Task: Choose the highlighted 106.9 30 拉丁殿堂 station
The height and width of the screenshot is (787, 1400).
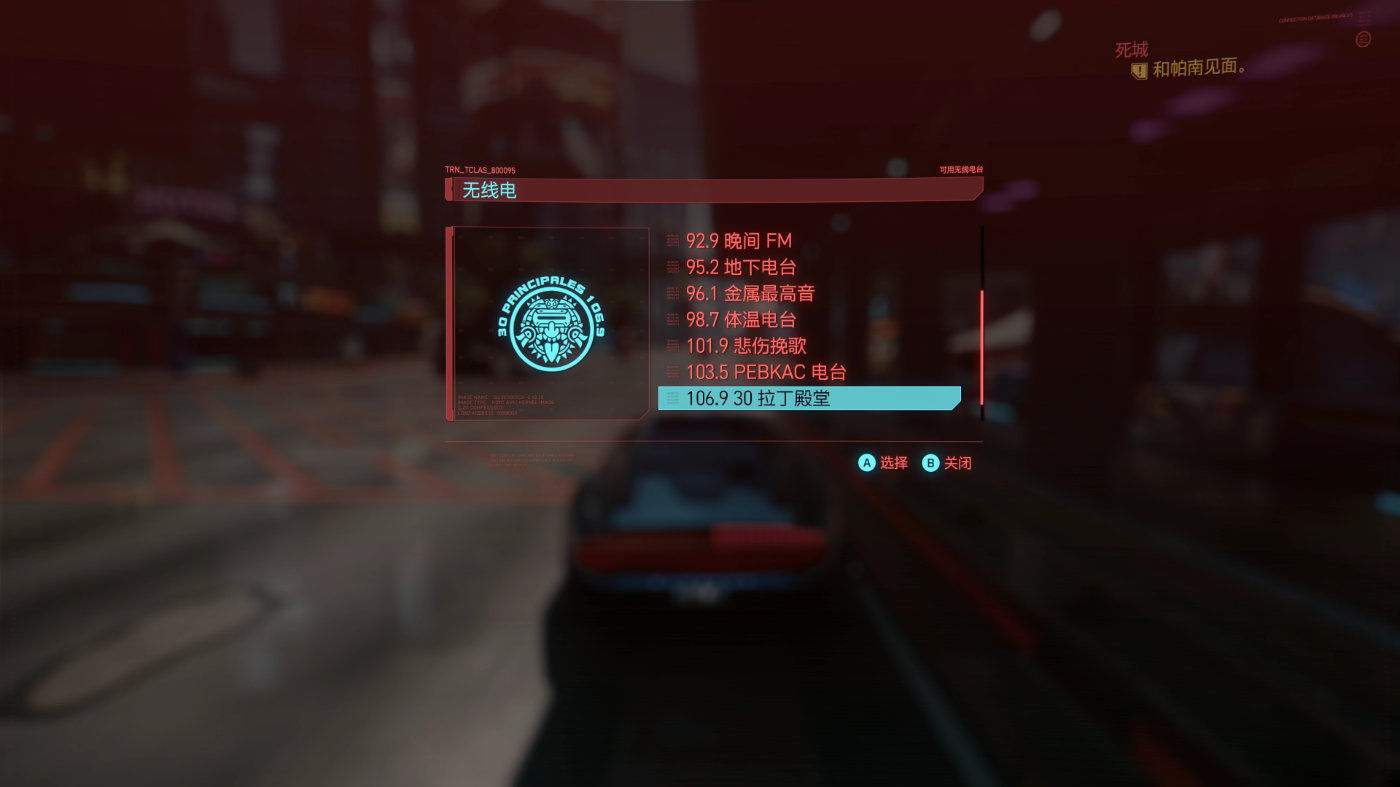Action: [x=808, y=398]
